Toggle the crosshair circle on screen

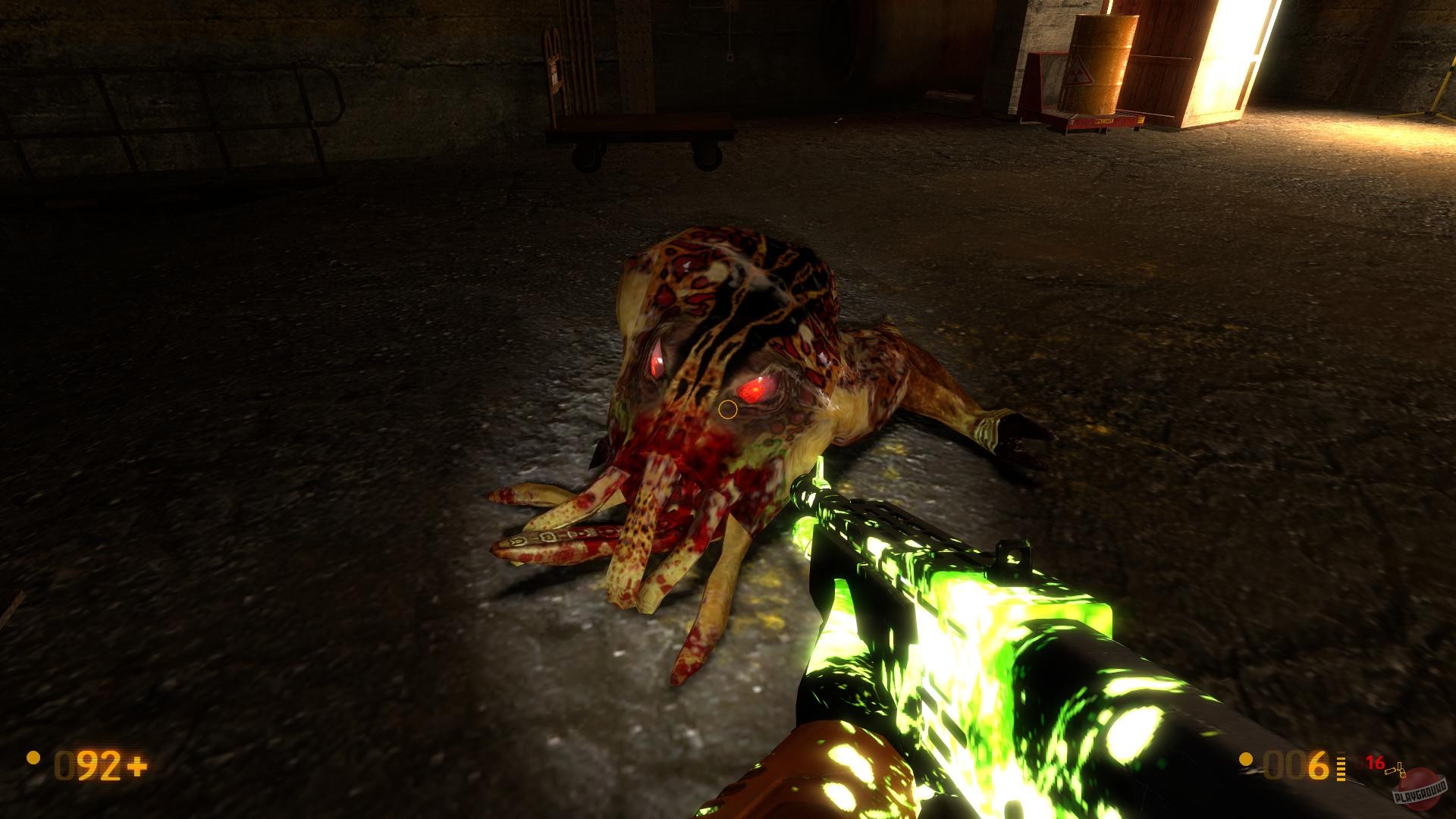[x=727, y=410]
